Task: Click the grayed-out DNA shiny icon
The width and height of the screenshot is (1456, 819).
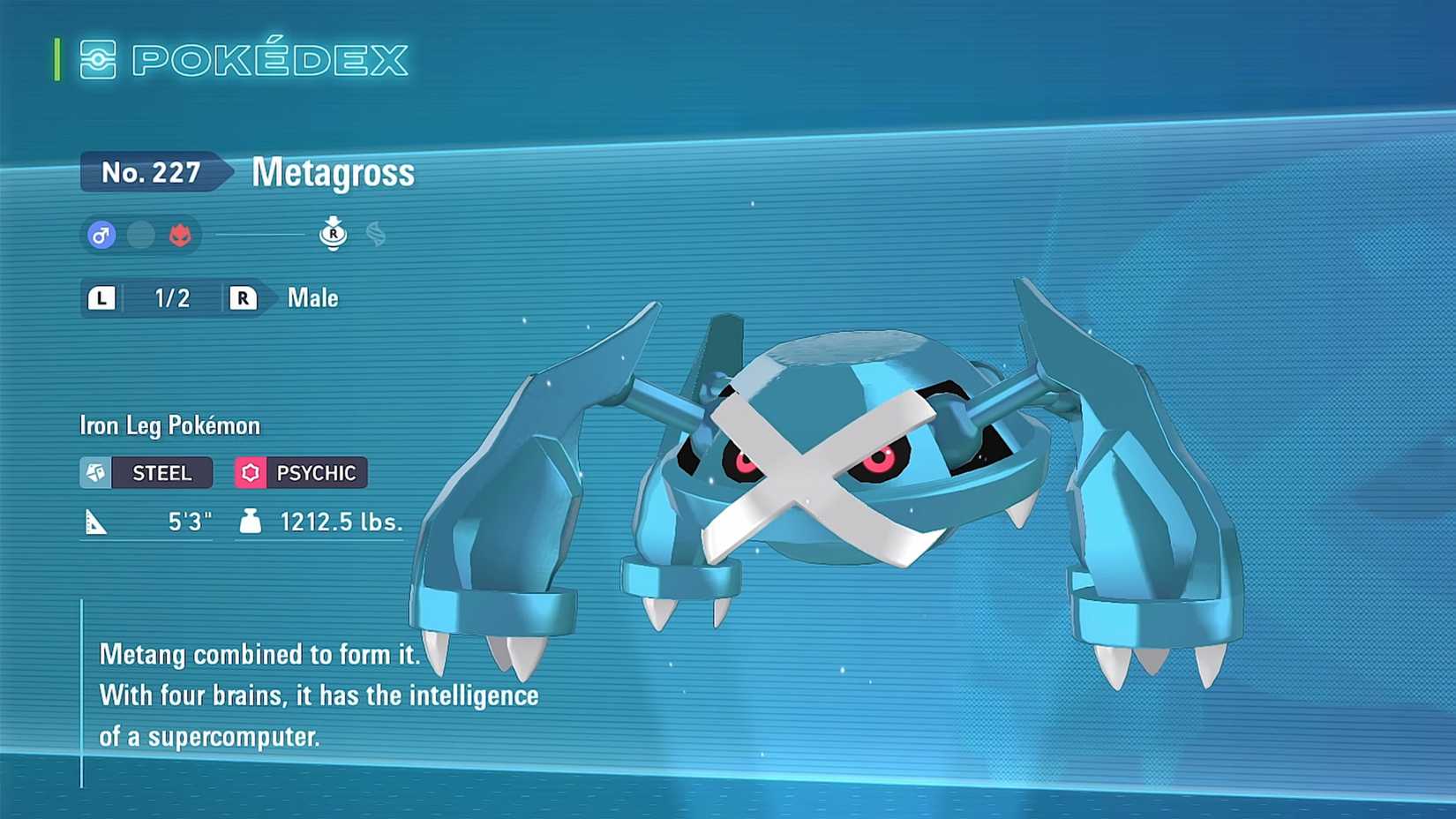Action: [x=378, y=234]
